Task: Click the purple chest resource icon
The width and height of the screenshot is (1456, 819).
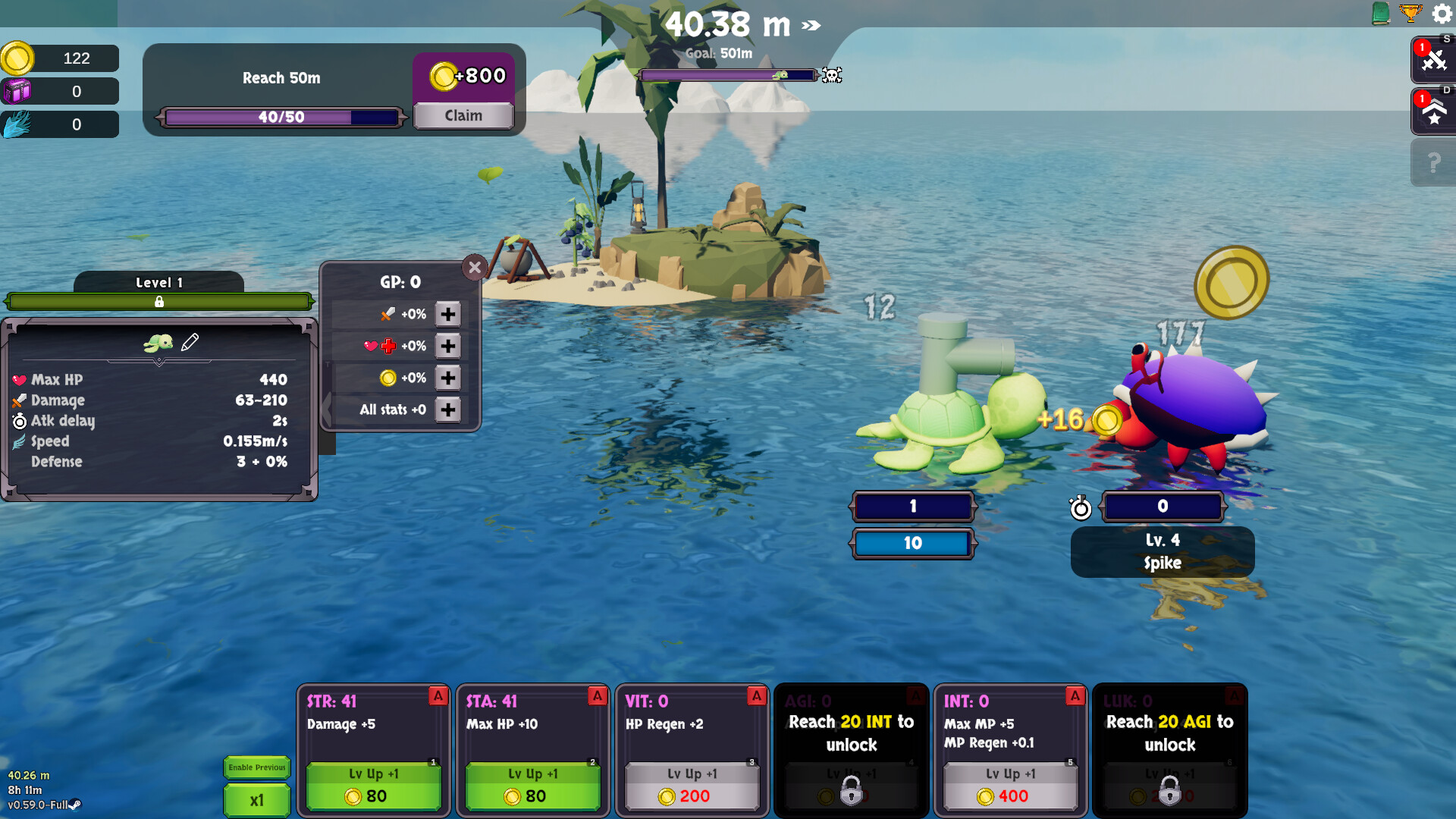Action: click(x=18, y=91)
